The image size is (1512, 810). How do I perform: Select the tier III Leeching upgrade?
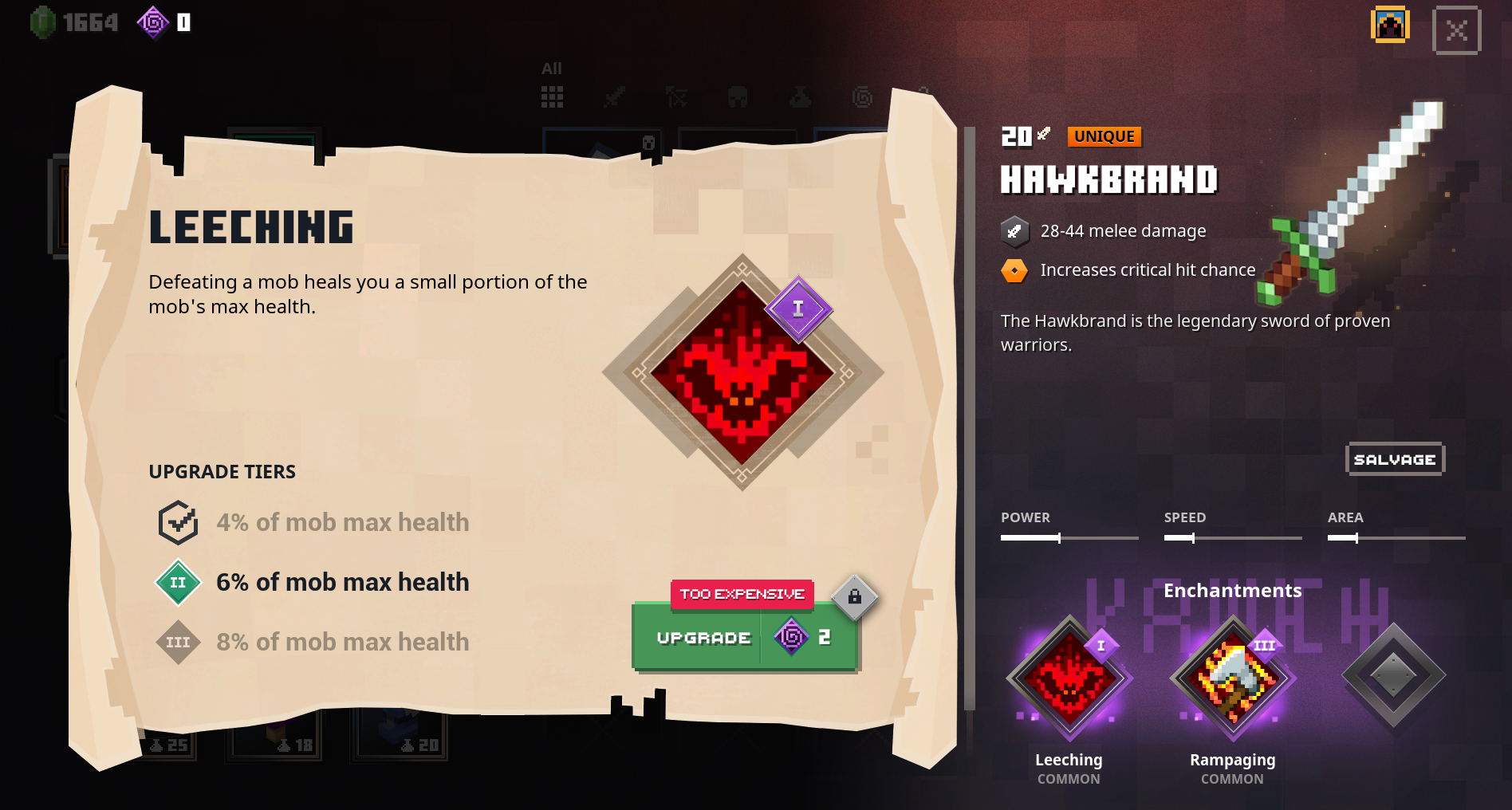[x=178, y=643]
